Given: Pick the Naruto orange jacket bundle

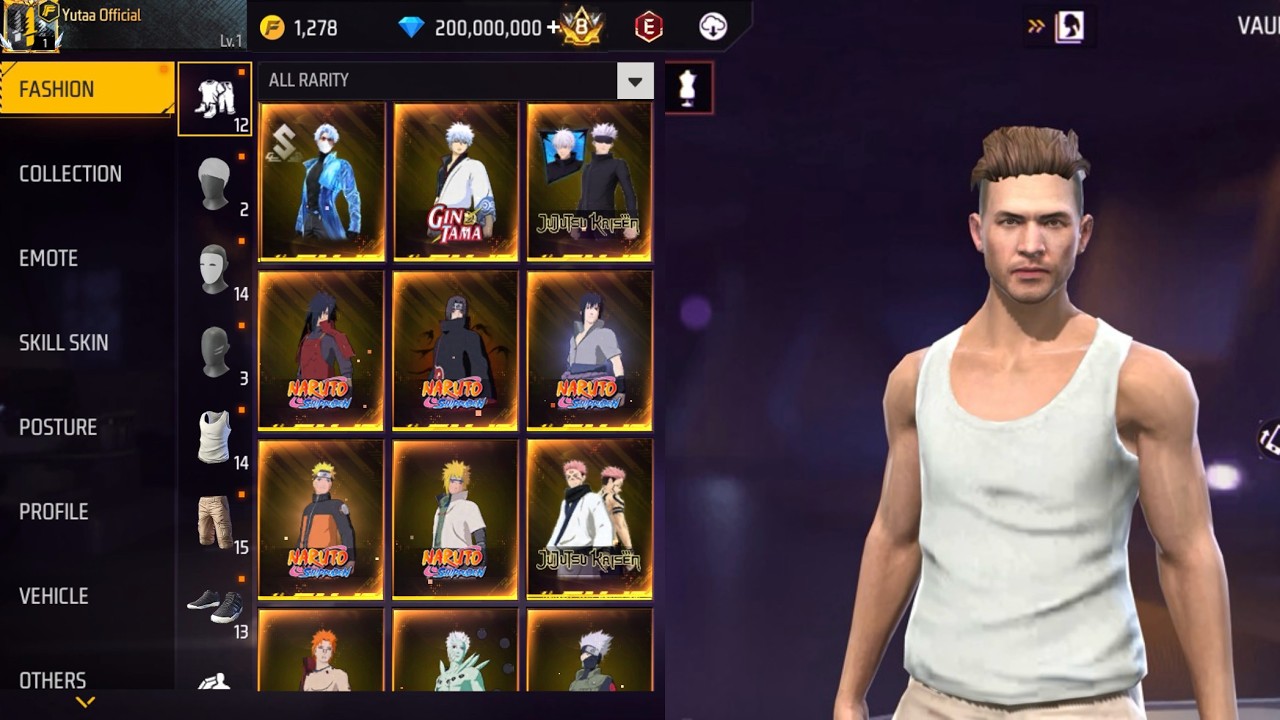Looking at the screenshot, I should 321,520.
